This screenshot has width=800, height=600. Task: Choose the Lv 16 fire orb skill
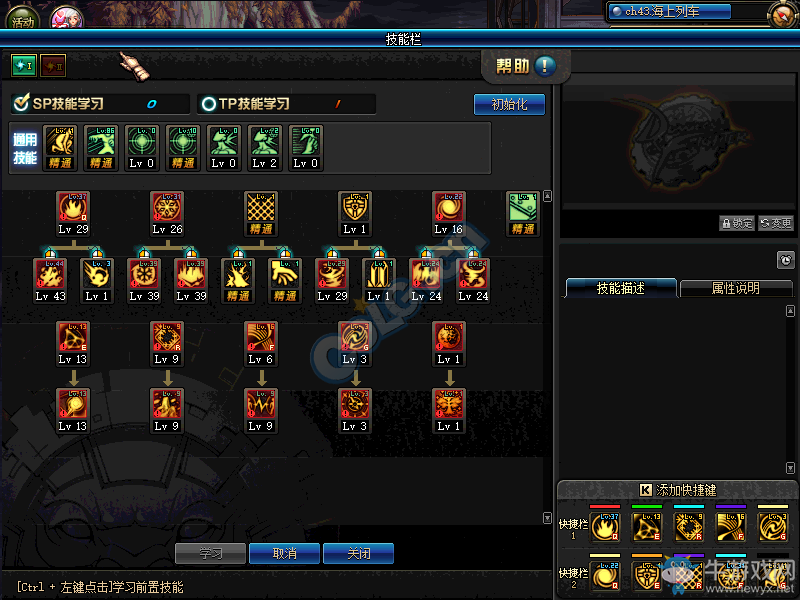(447, 207)
